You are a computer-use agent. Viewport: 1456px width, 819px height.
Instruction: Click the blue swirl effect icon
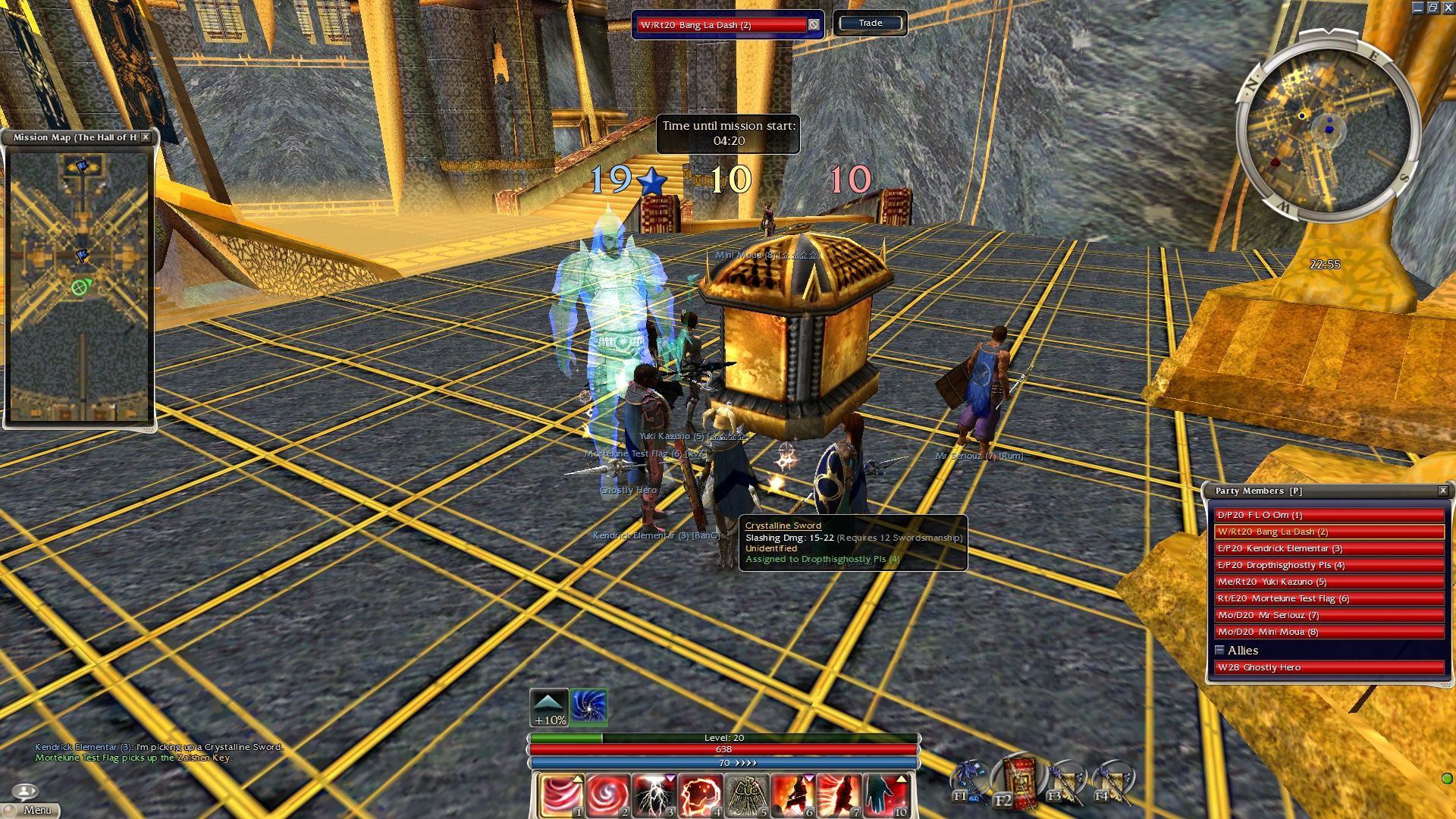pyautogui.click(x=588, y=707)
